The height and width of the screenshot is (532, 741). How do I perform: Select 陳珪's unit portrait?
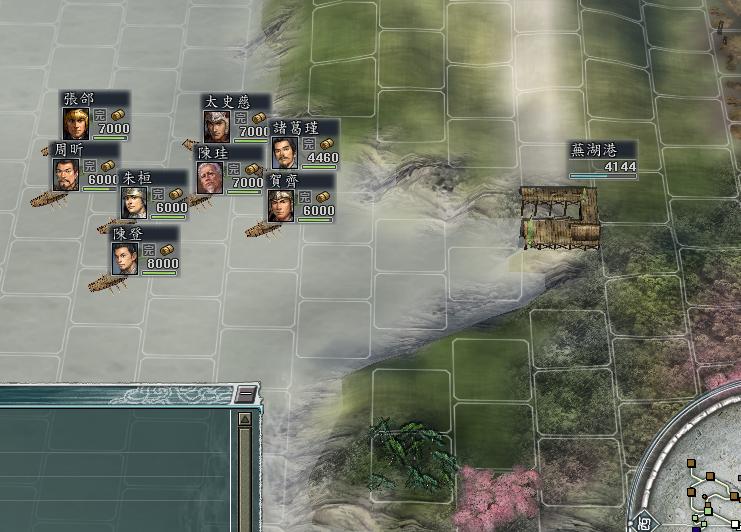click(210, 177)
